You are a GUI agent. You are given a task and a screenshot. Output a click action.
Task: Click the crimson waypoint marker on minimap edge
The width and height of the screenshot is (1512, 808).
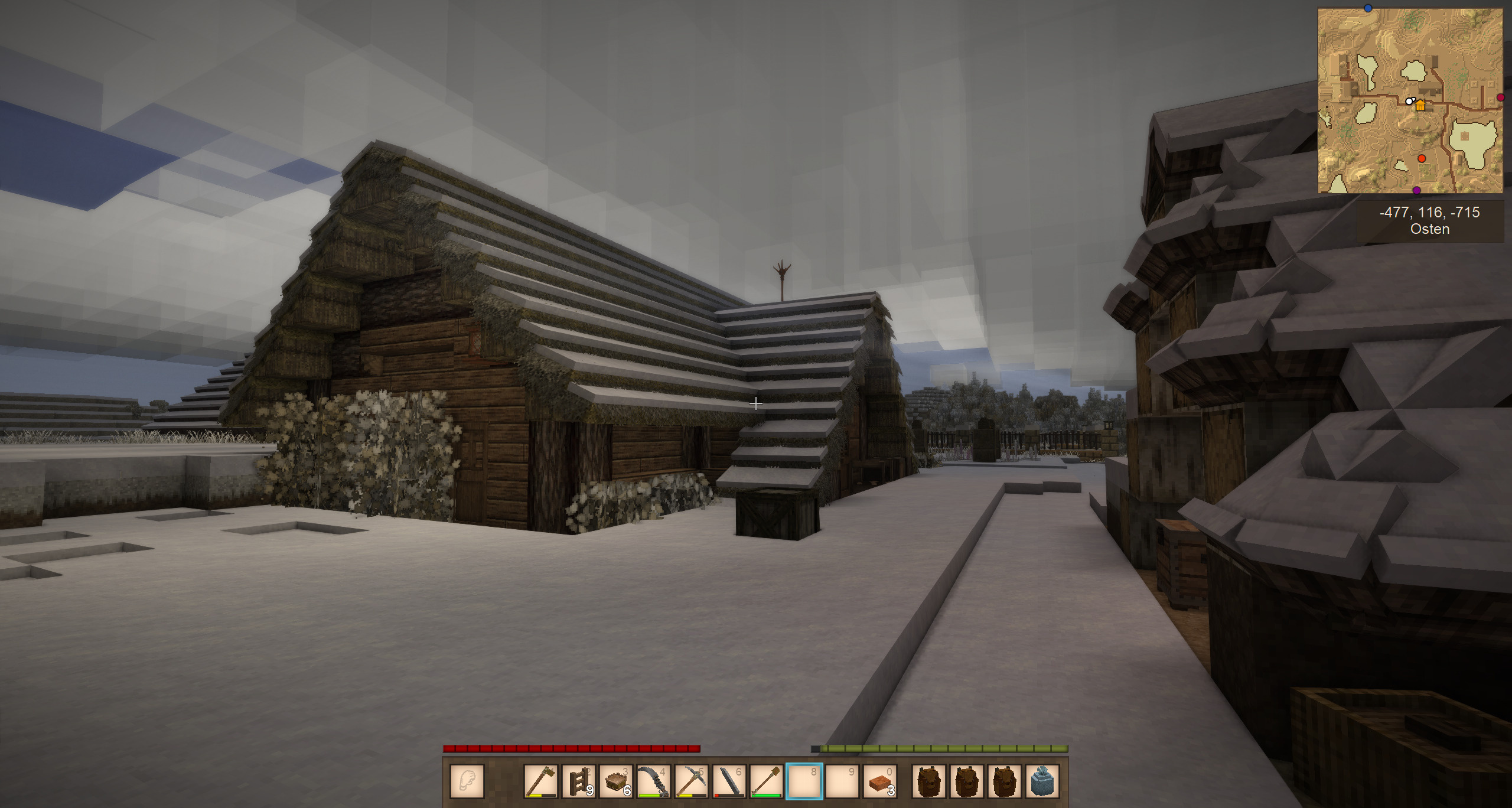(1500, 97)
